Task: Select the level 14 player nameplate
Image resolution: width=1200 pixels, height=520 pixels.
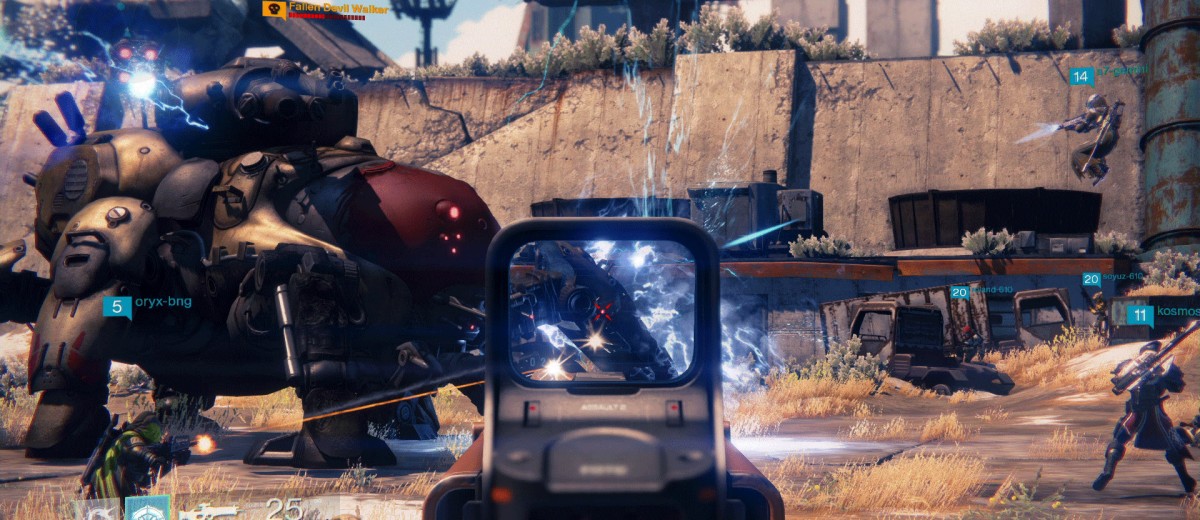Action: (1080, 76)
